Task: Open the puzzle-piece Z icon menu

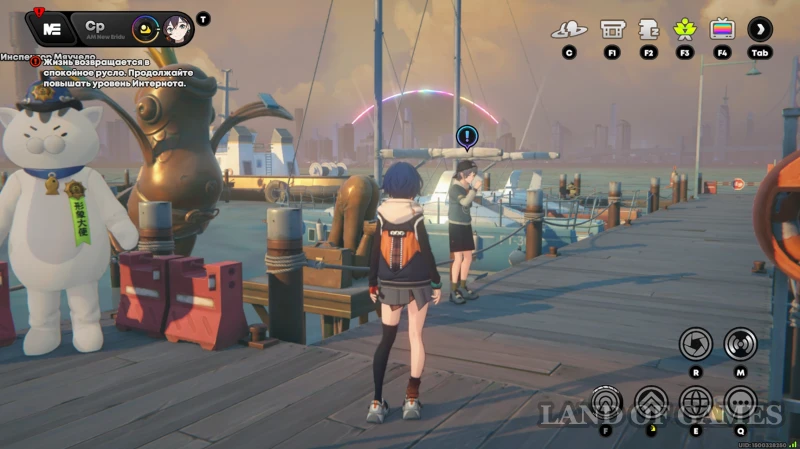Action: click(648, 29)
